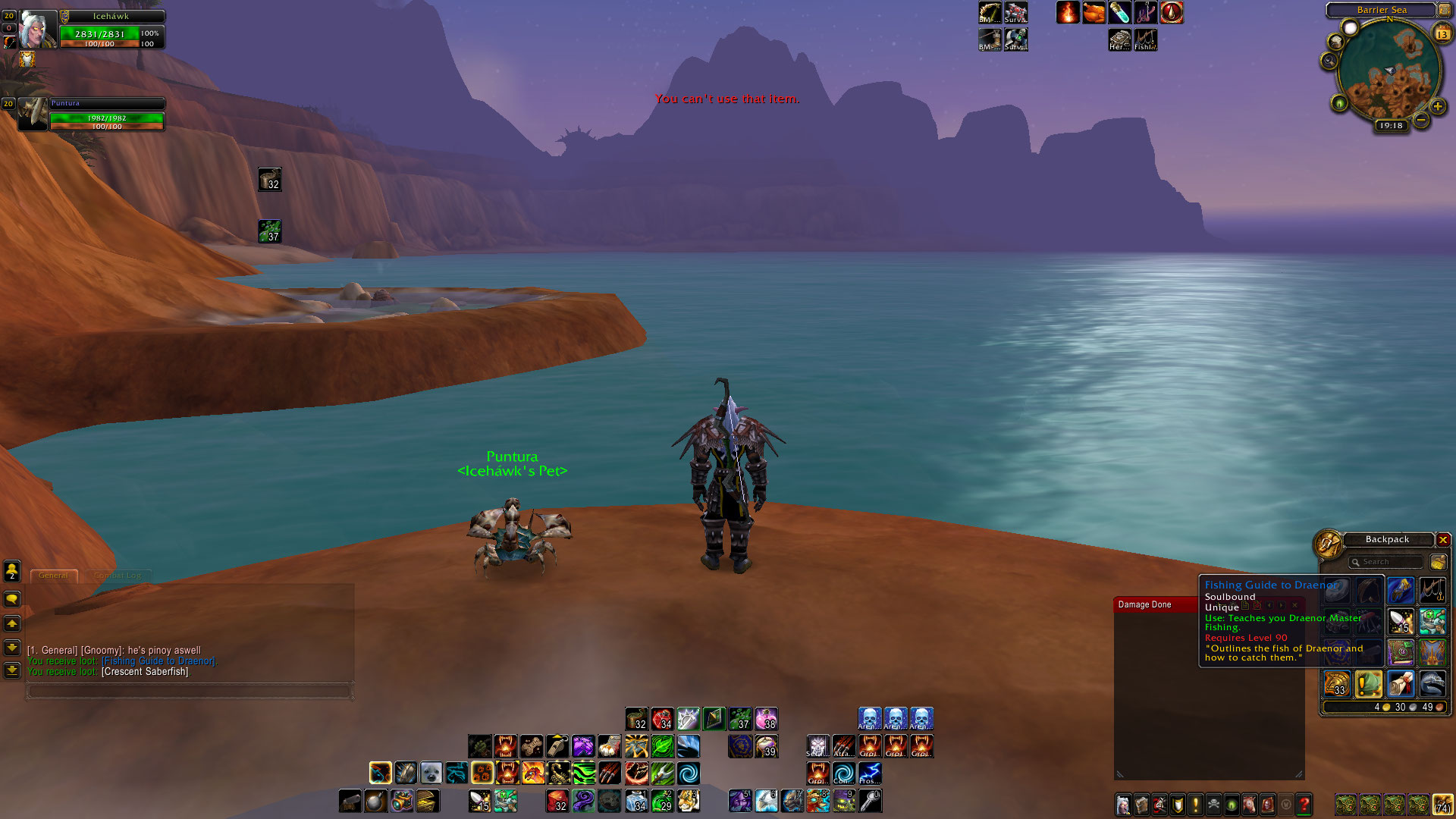Select the fishing pole in the backpack
Viewport: 1456px width, 819px height.
[1432, 590]
